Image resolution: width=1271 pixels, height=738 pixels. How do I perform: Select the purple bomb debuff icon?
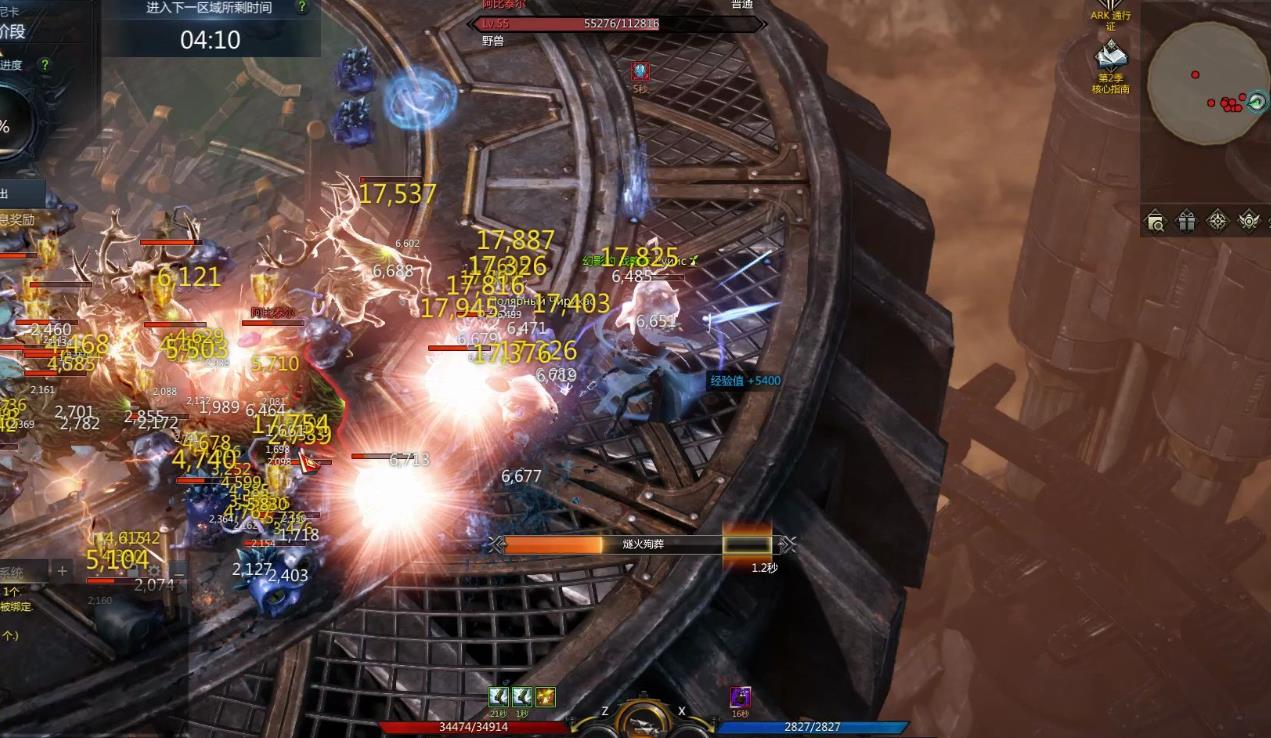740,697
